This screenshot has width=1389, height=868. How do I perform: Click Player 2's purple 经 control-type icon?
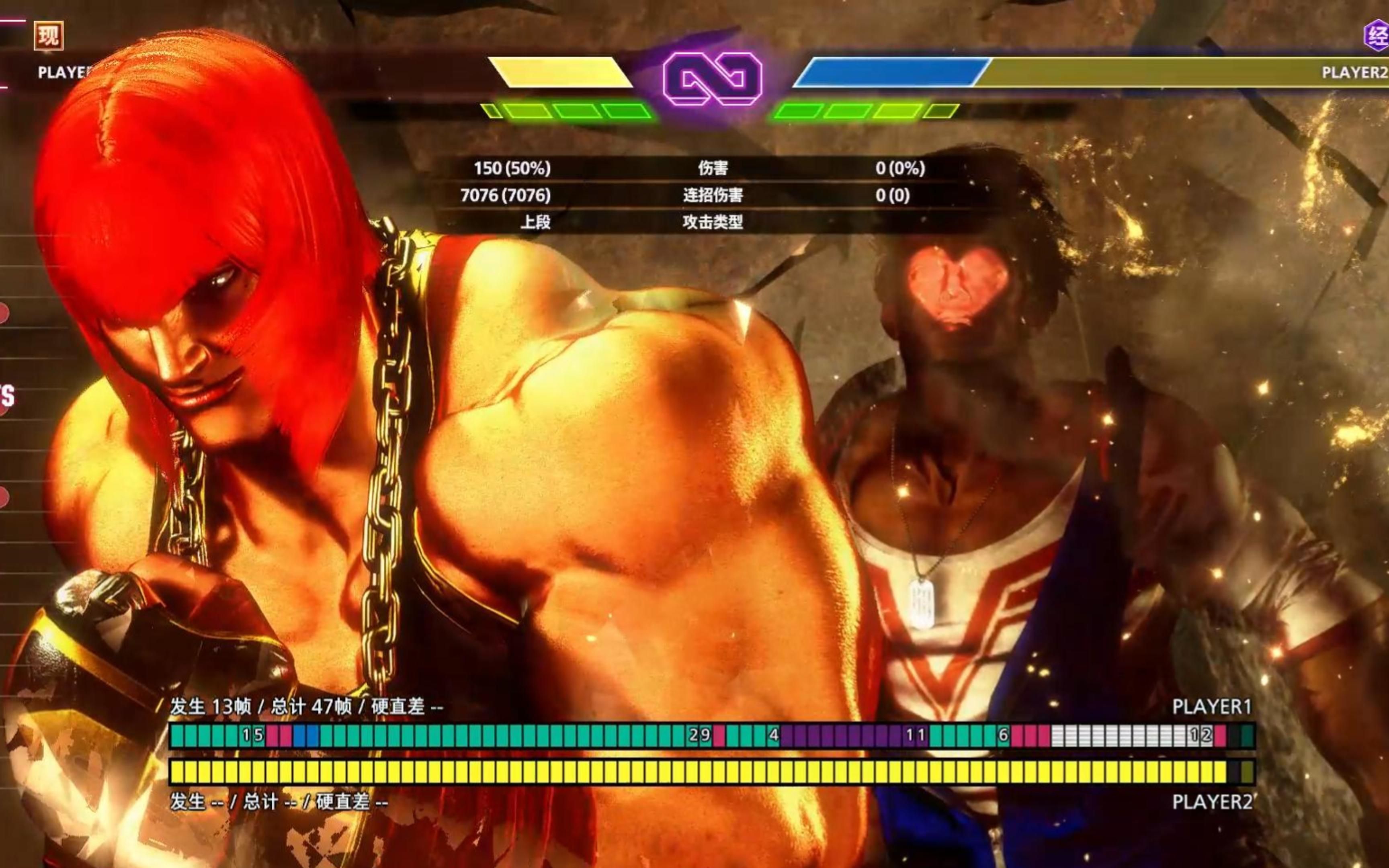point(1377,35)
